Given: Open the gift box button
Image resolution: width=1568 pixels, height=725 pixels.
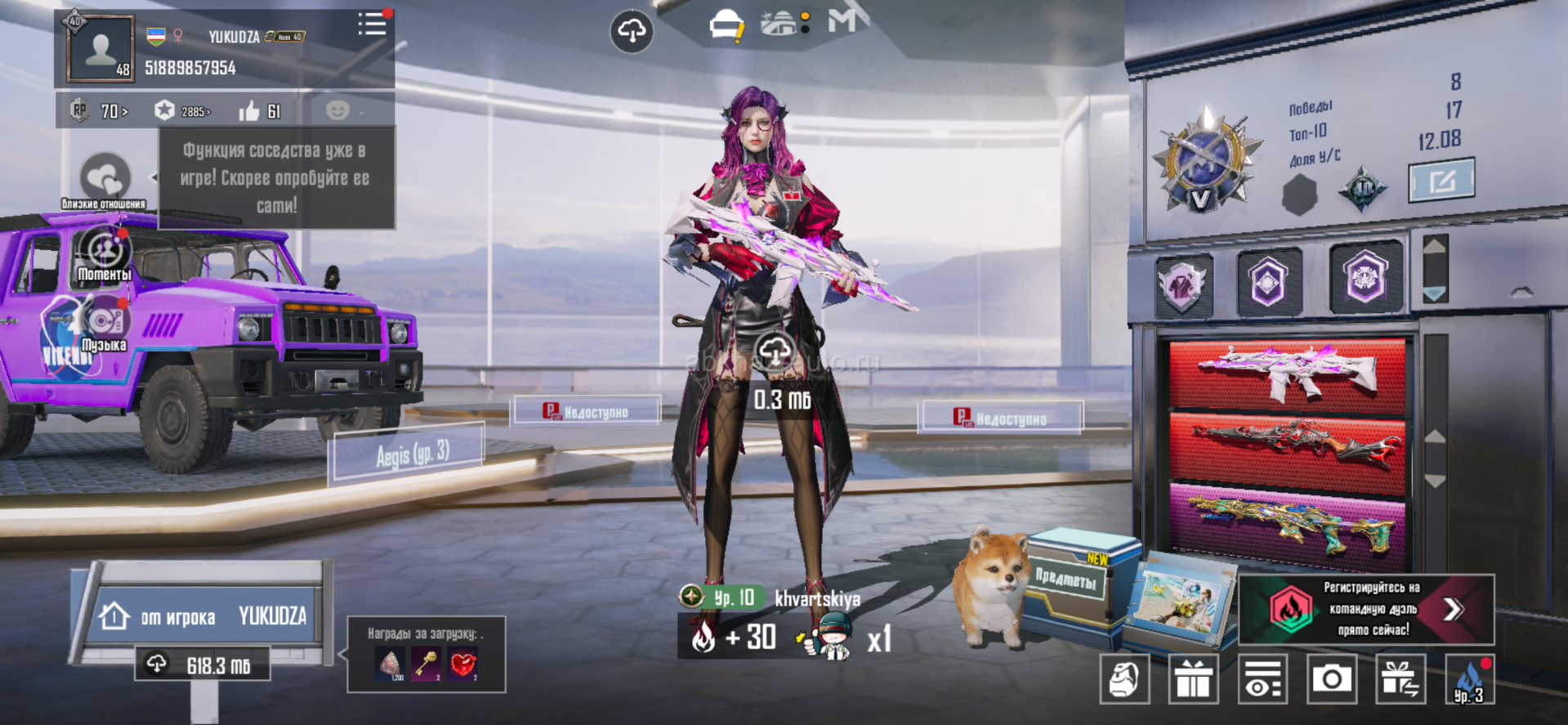Looking at the screenshot, I should pyautogui.click(x=1193, y=678).
